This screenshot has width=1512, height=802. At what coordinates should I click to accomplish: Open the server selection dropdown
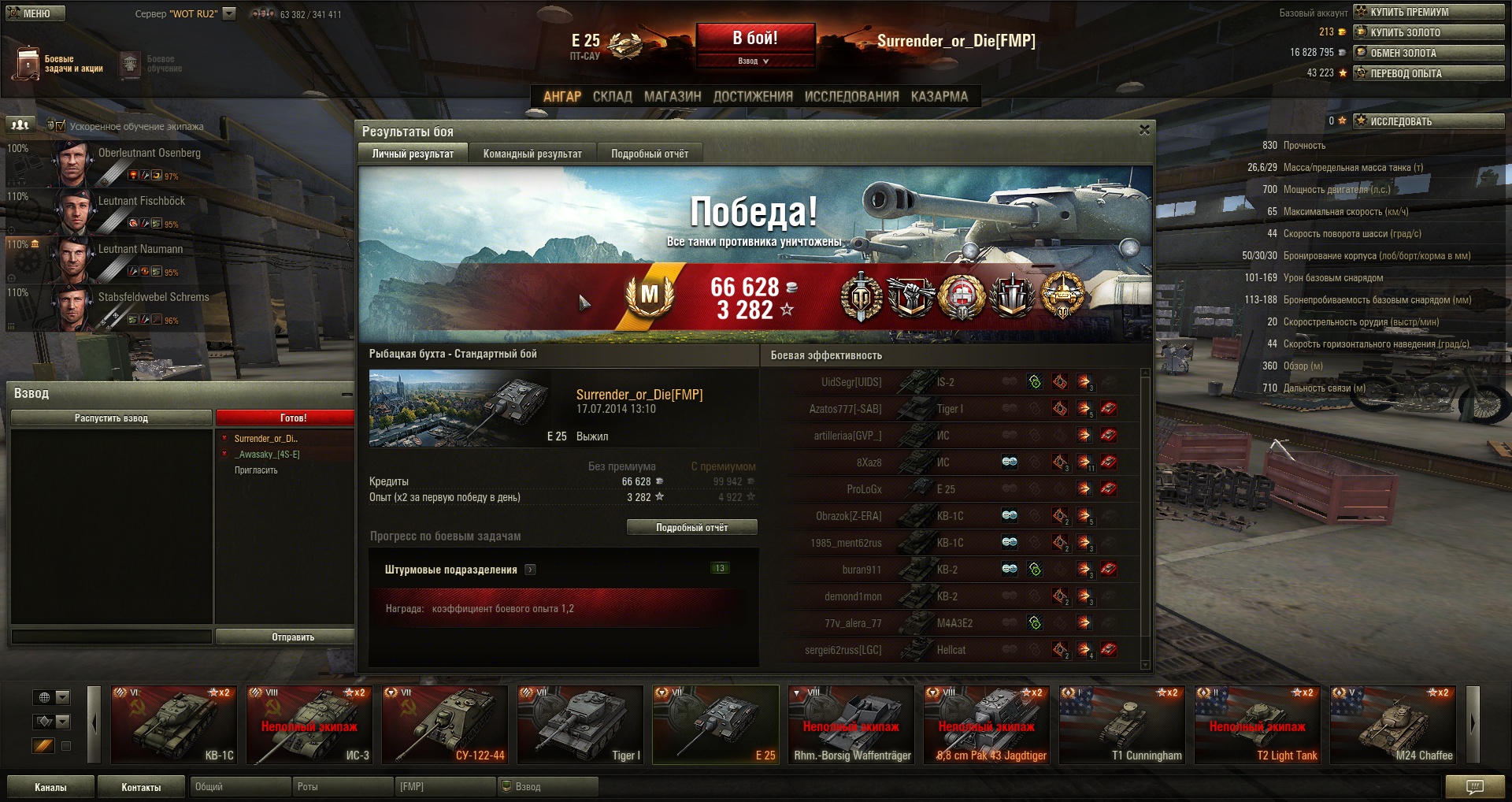[x=229, y=13]
